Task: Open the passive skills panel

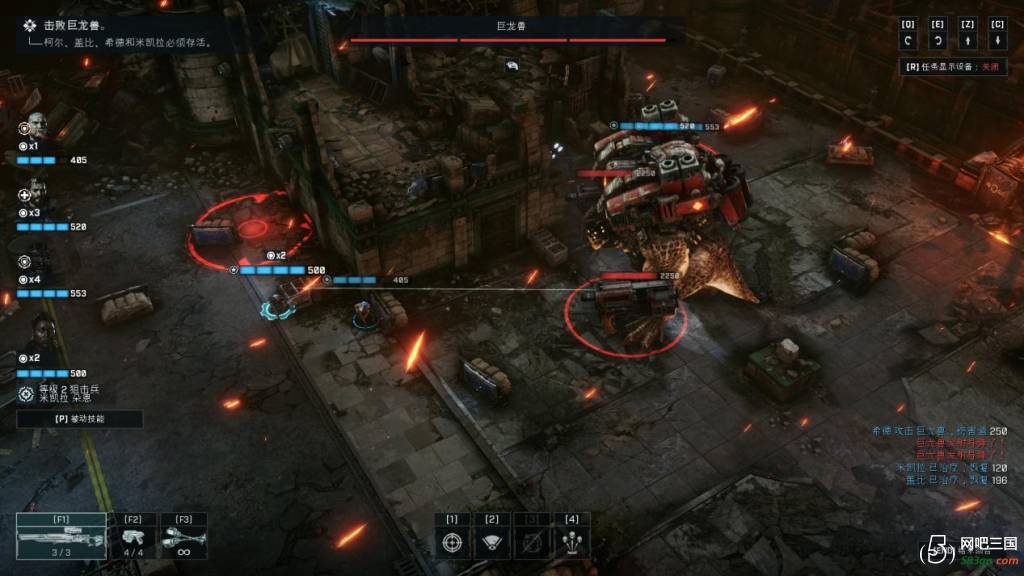Action: 80,420
